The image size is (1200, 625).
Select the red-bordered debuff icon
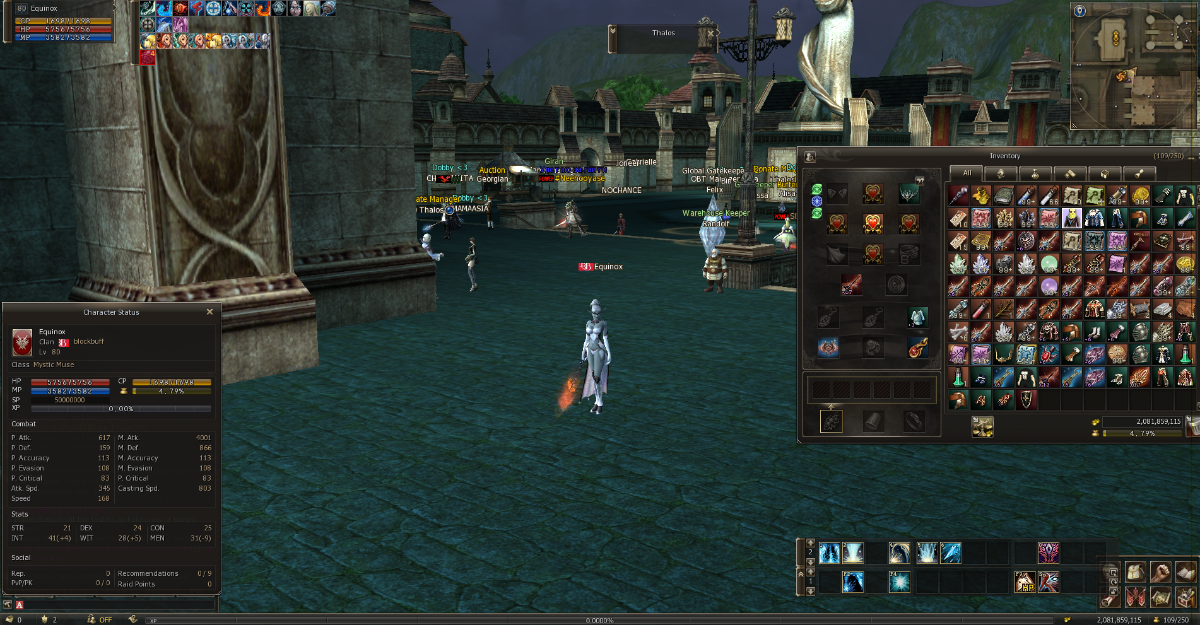pyautogui.click(x=148, y=58)
